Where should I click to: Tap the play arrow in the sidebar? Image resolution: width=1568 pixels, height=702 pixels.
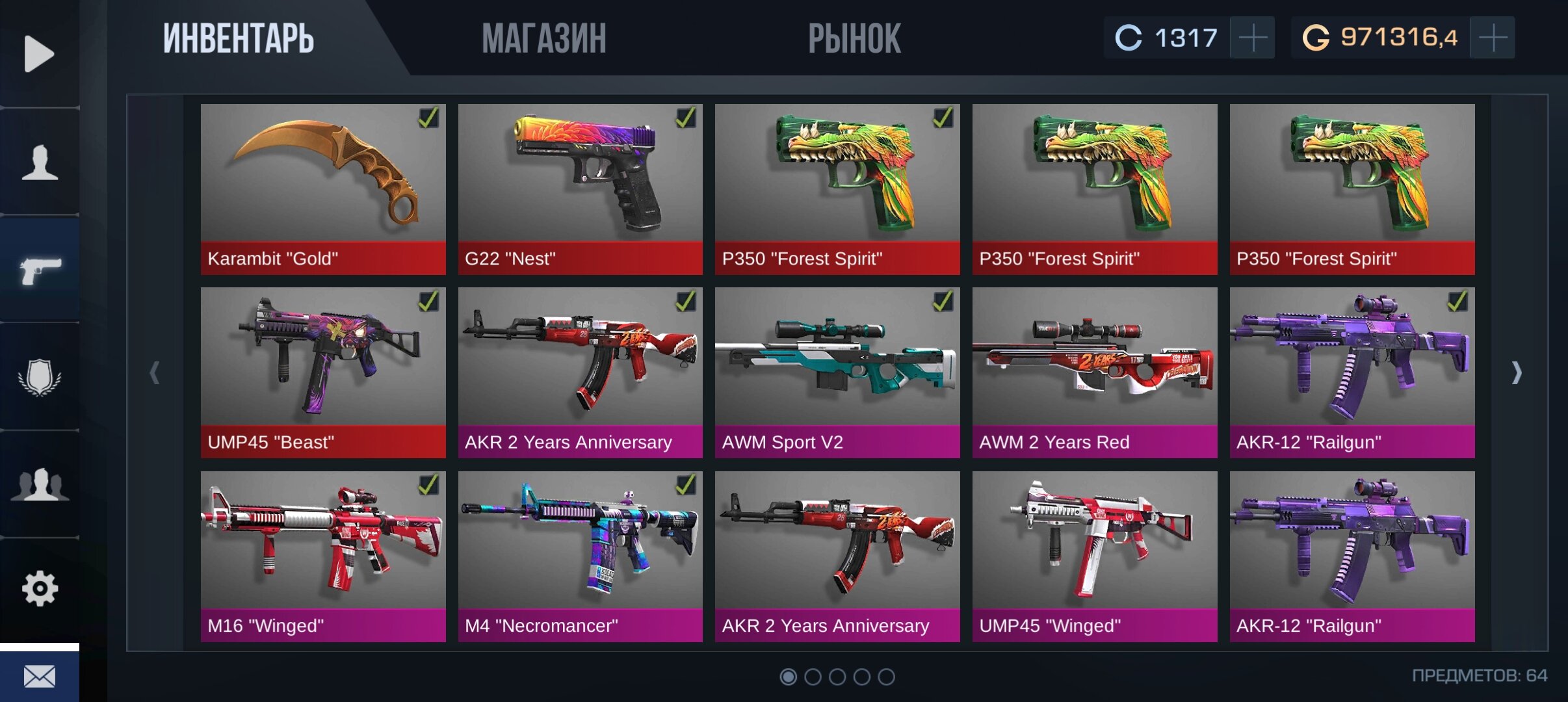39,53
